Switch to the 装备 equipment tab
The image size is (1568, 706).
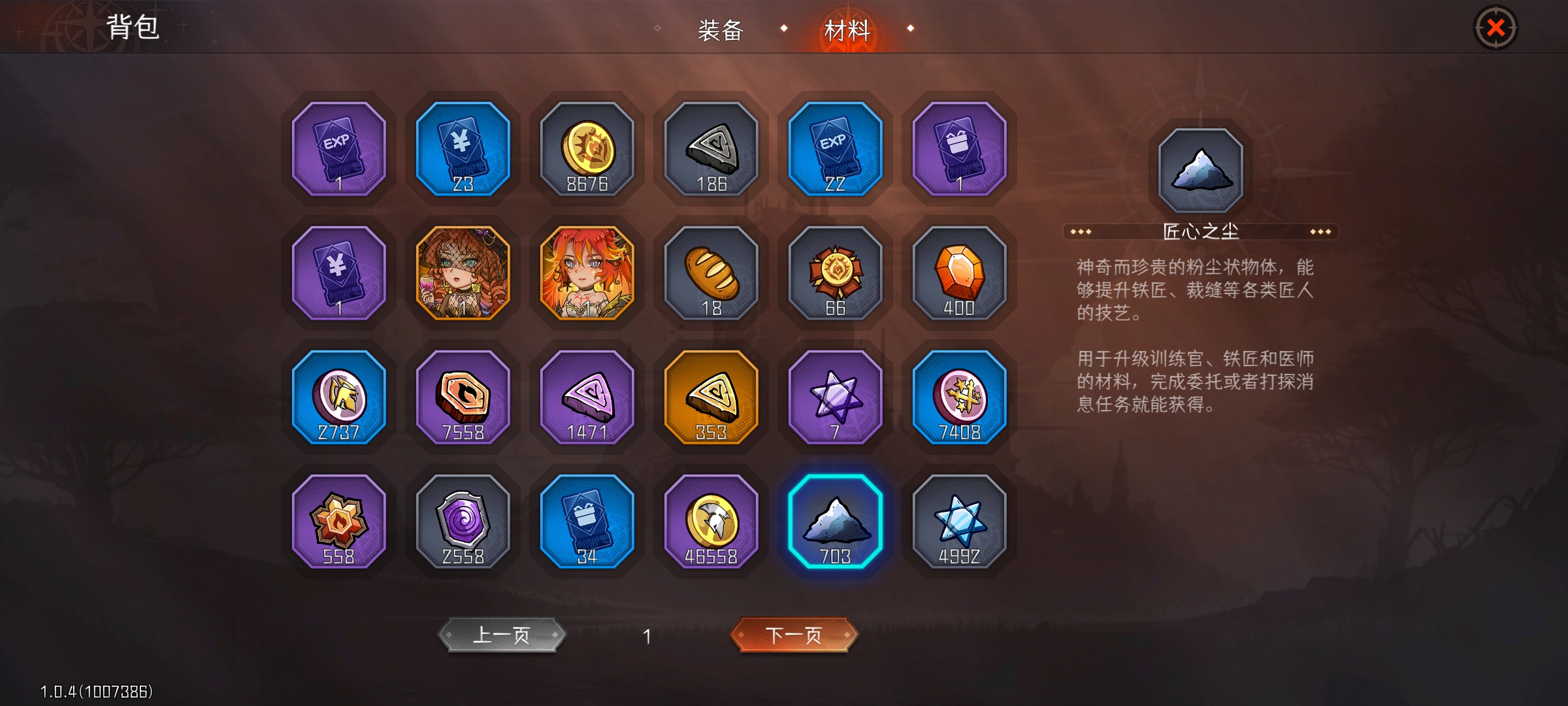721,30
